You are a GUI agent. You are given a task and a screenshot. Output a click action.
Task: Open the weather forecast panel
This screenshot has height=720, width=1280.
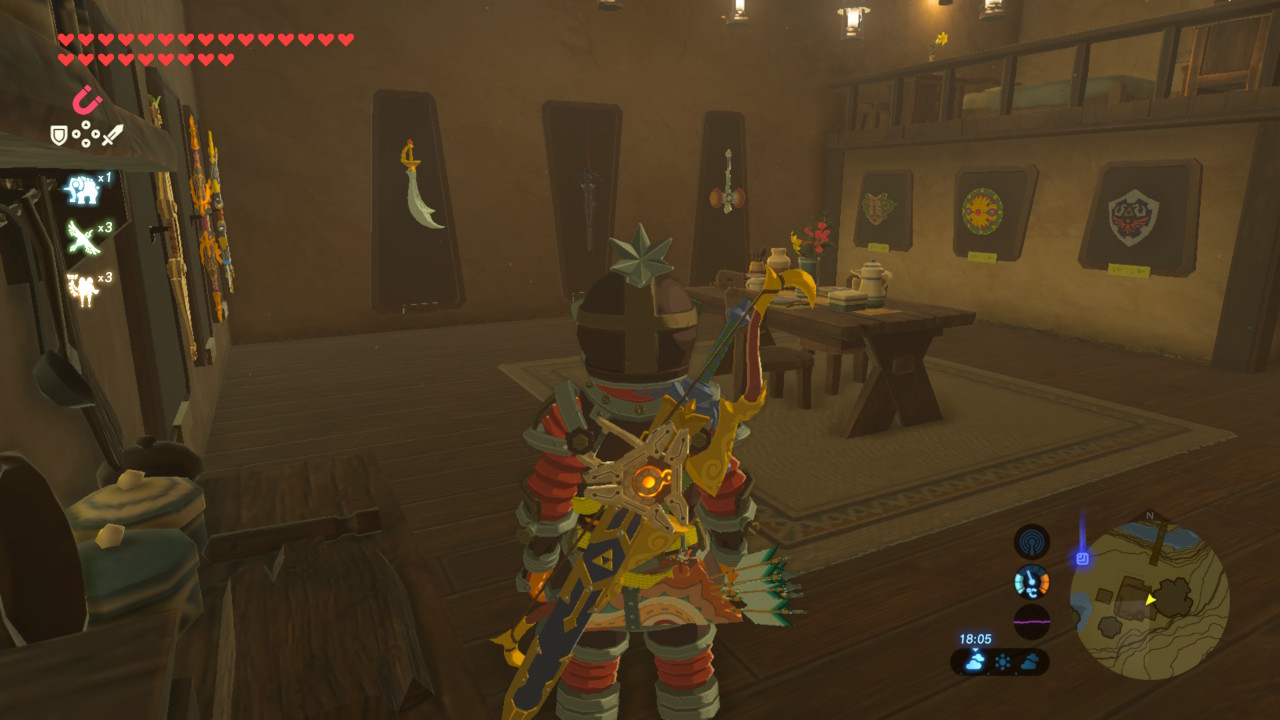(x=1000, y=661)
